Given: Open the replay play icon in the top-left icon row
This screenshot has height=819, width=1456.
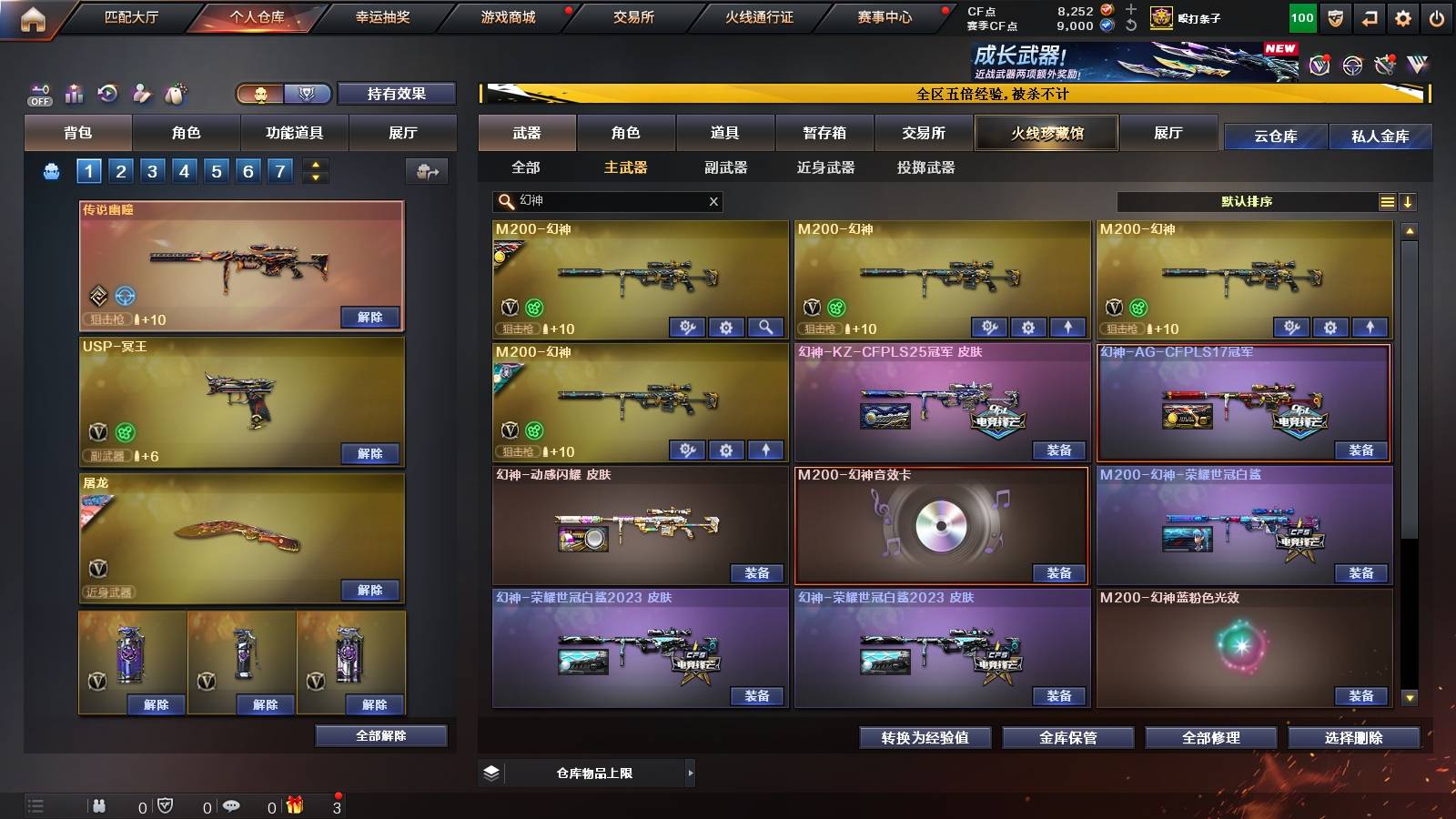Looking at the screenshot, I should point(107,93).
